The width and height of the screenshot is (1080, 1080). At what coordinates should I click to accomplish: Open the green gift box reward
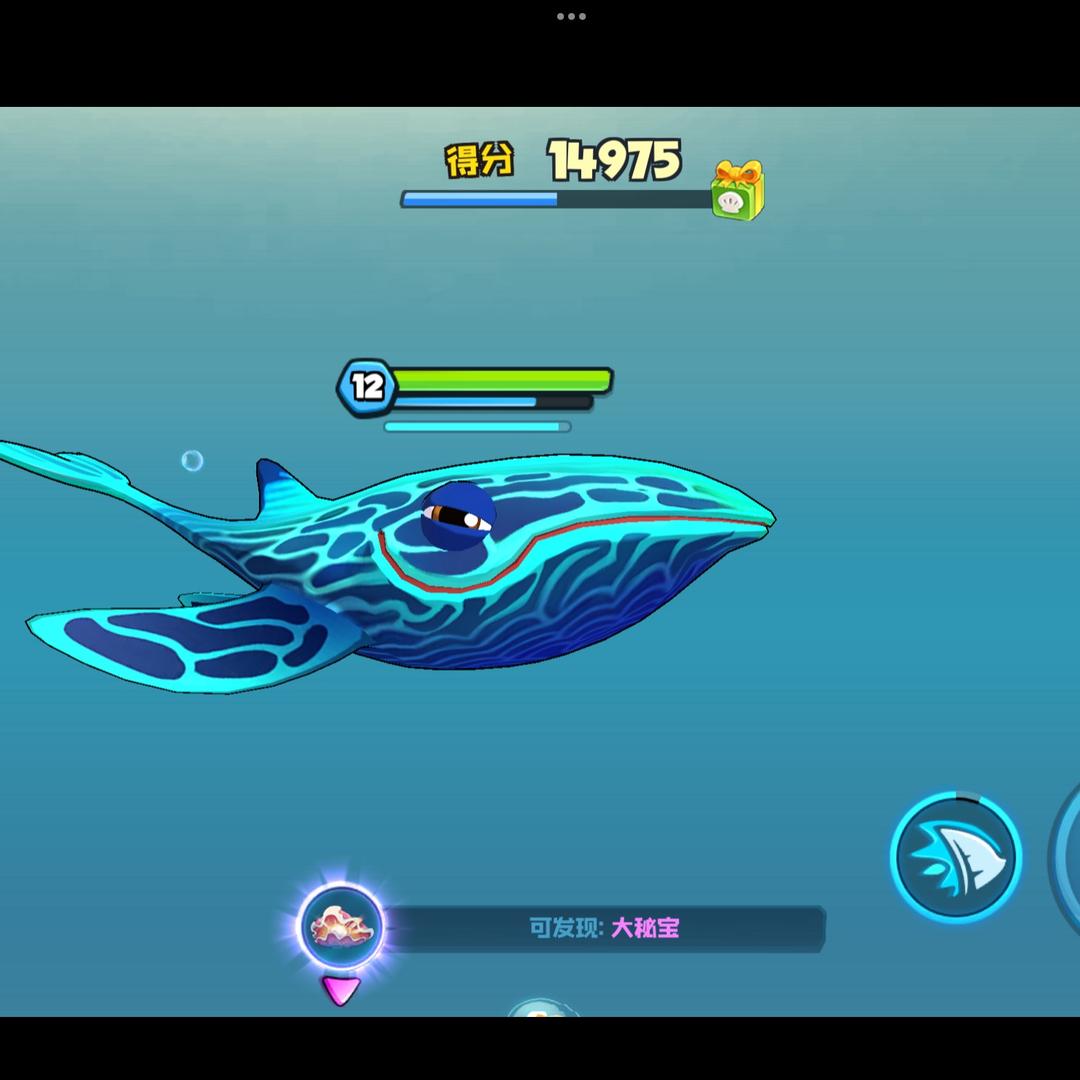tap(738, 190)
